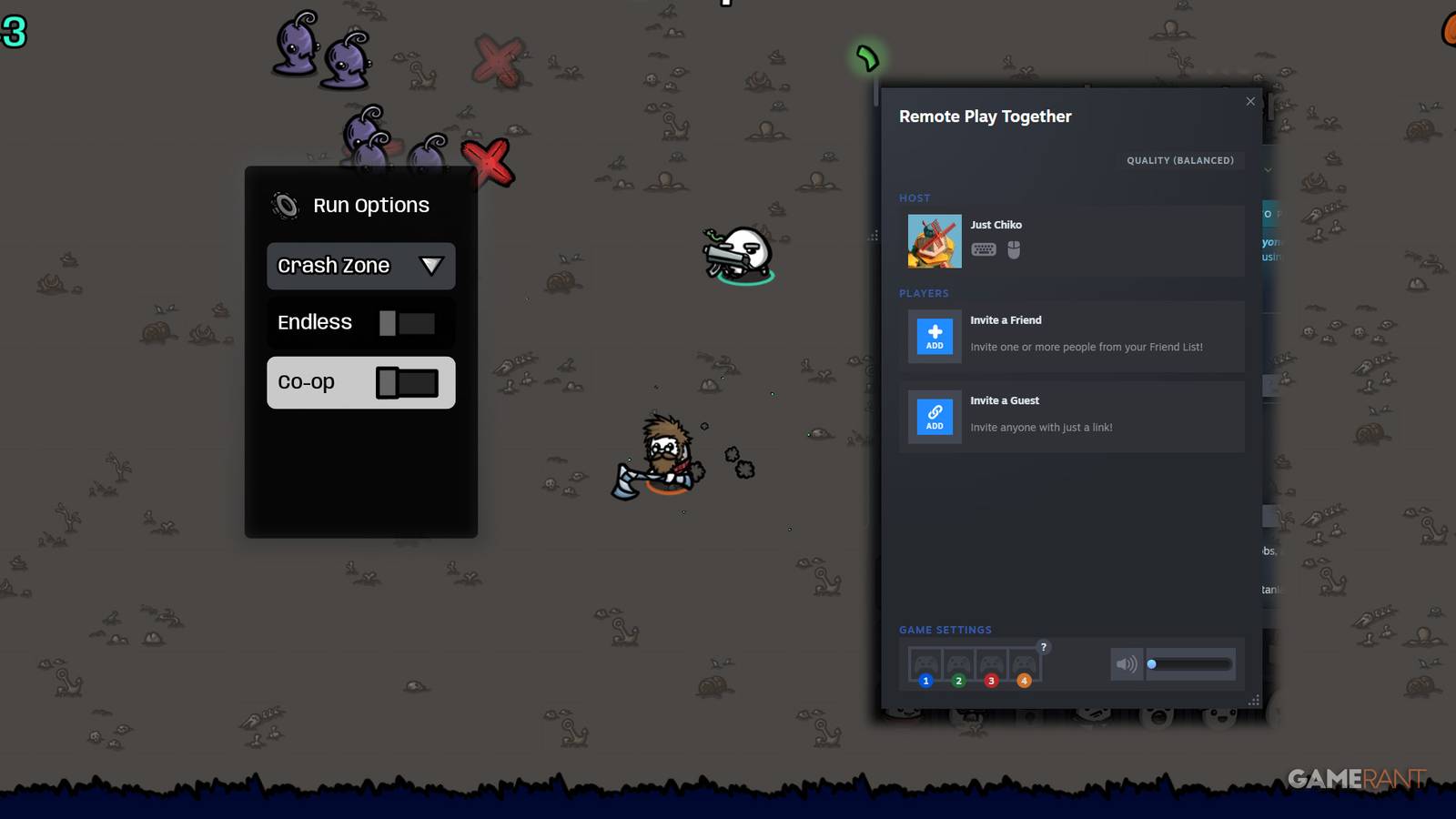Click the keyboard icon under Just Chiko
1456x819 pixels.
(984, 249)
